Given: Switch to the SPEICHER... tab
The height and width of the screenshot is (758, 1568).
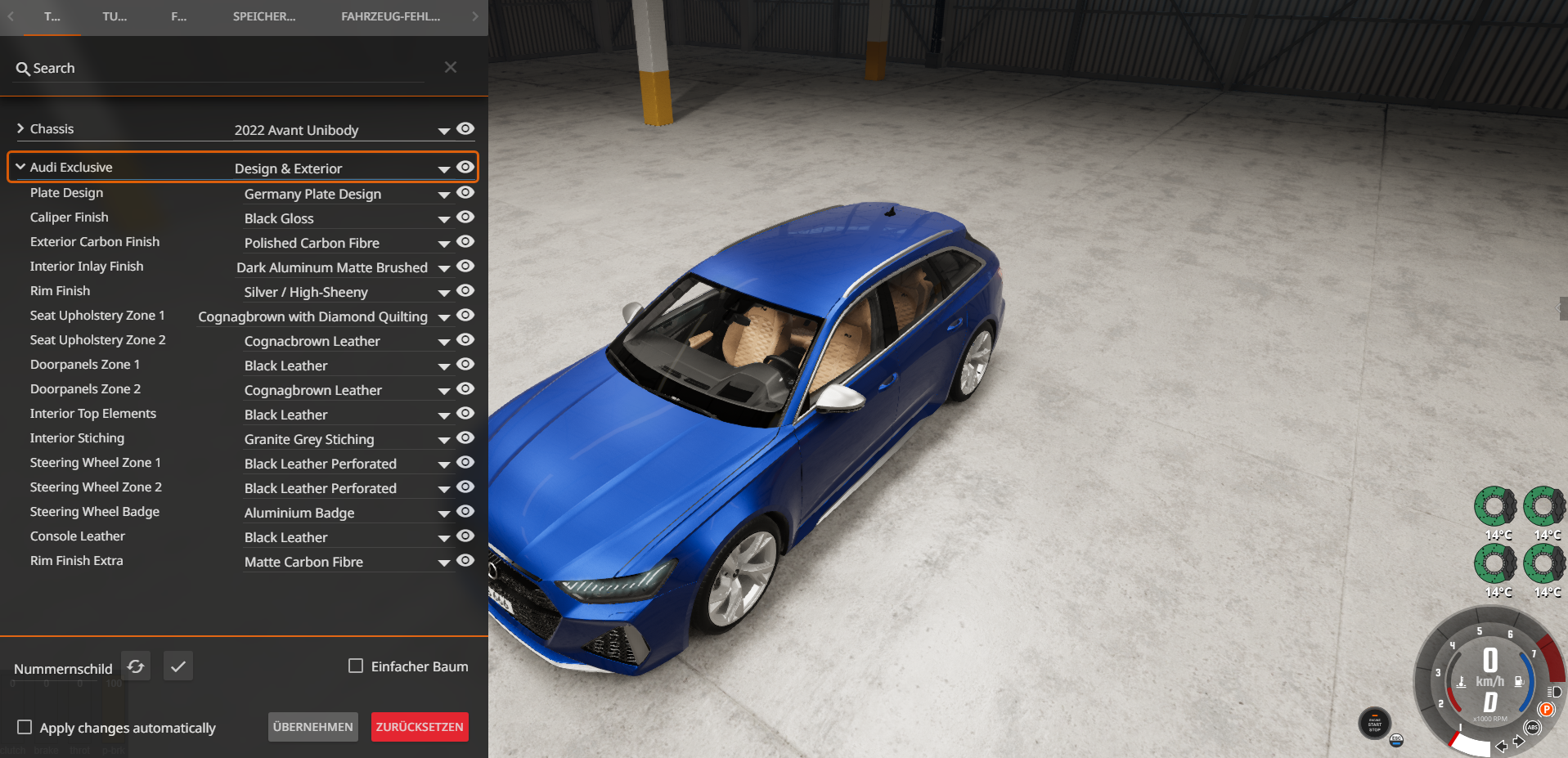Looking at the screenshot, I should pos(264,16).
